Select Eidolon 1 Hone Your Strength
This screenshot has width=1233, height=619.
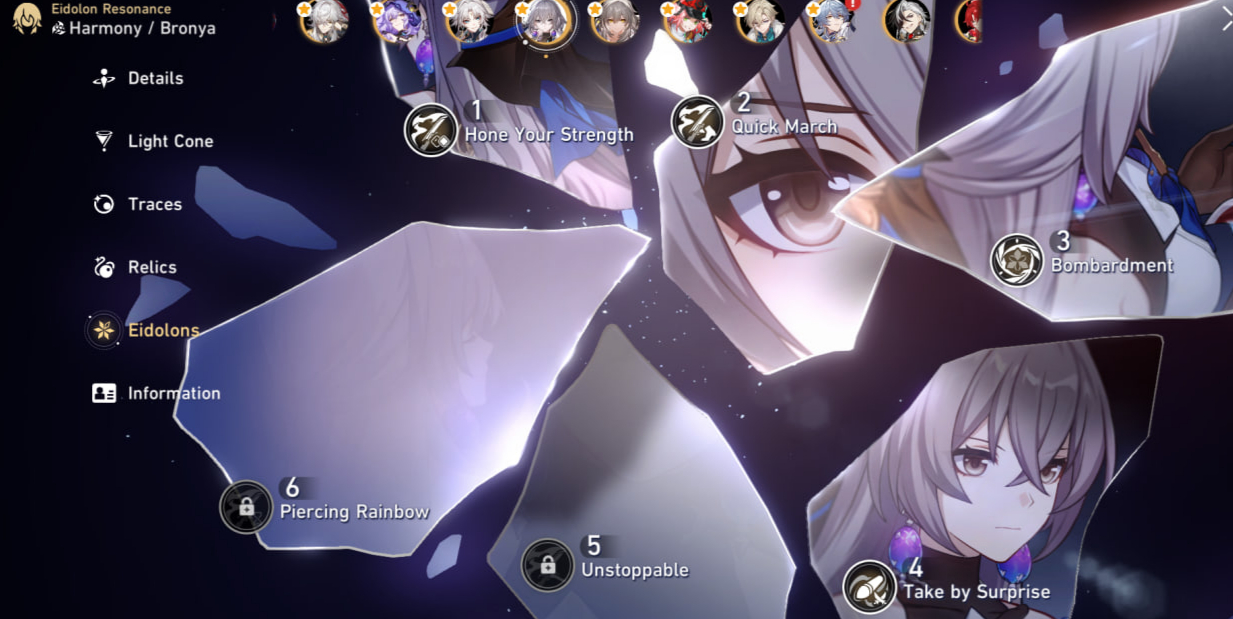(x=431, y=130)
